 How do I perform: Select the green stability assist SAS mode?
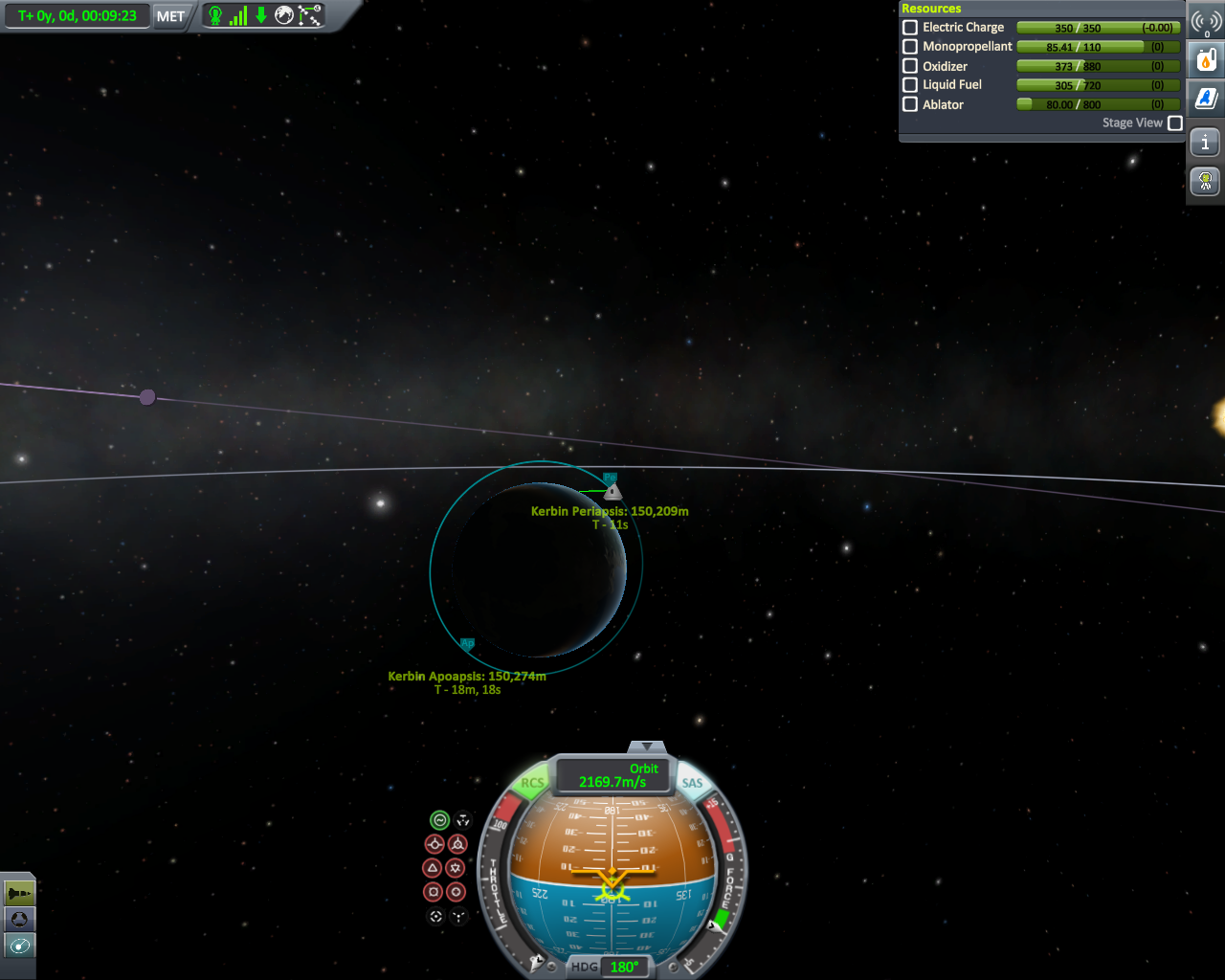pyautogui.click(x=439, y=820)
